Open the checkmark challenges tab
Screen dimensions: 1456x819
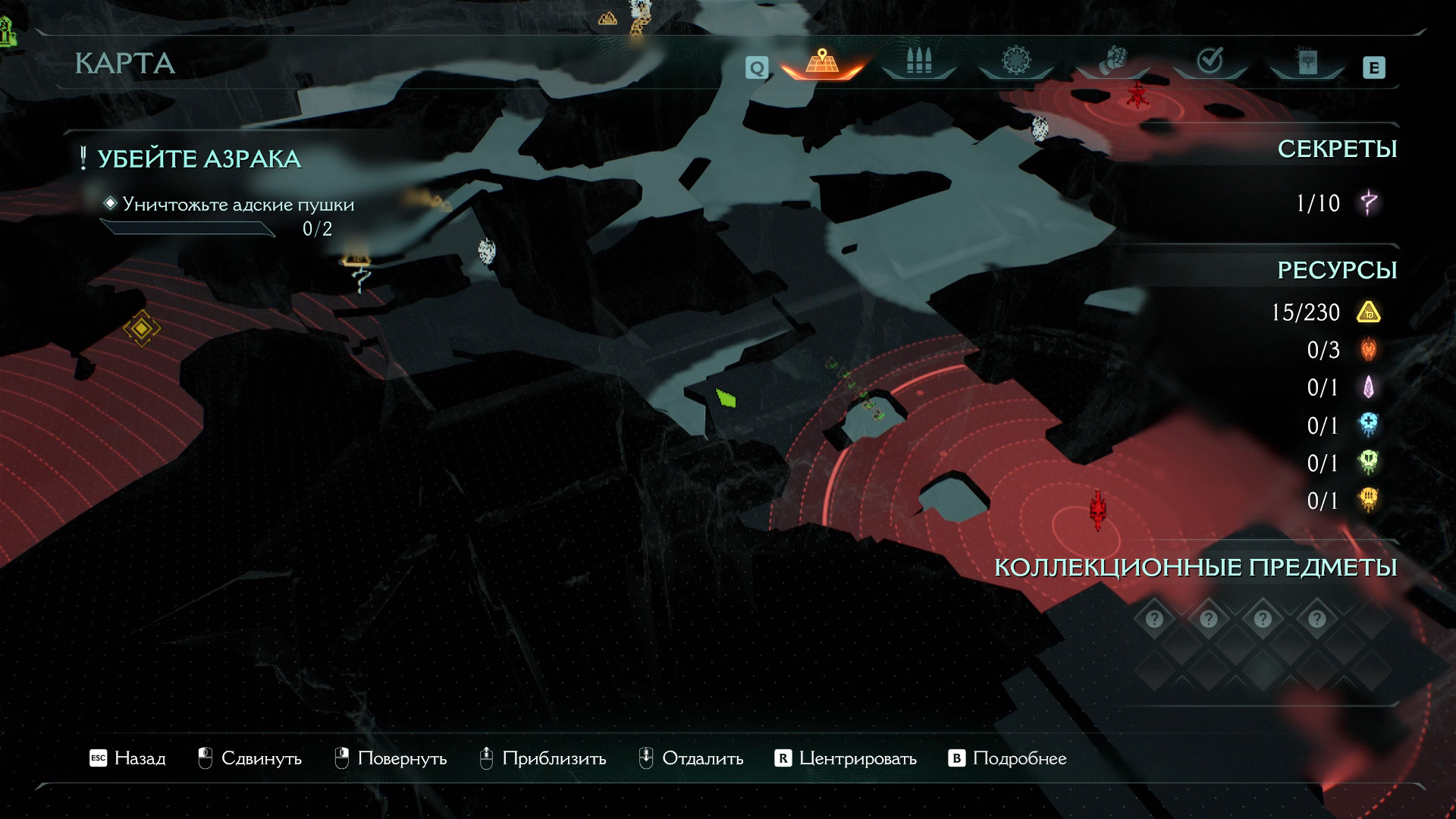point(1209,61)
